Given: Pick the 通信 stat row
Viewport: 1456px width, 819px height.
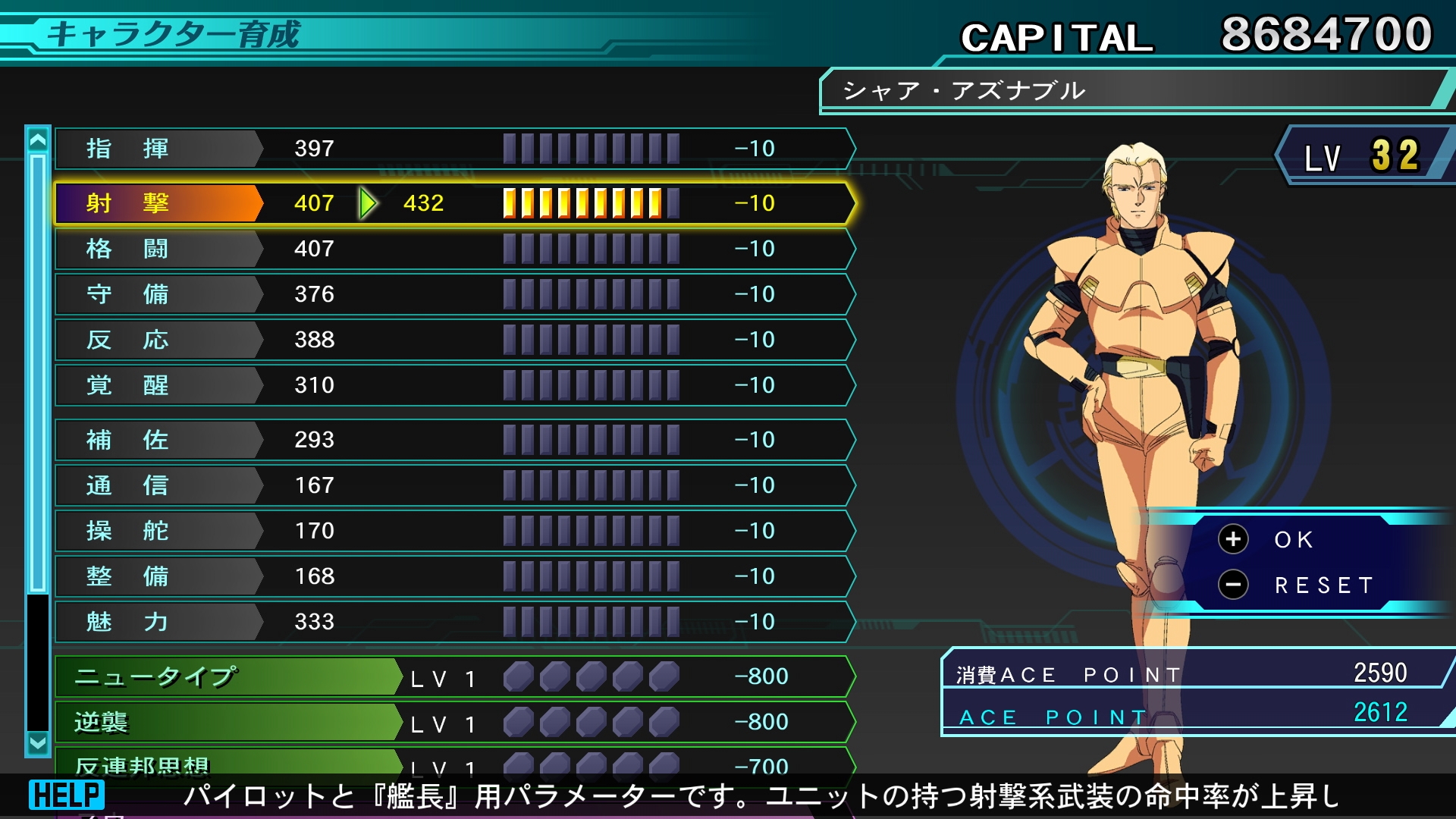Looking at the screenshot, I should tap(455, 485).
